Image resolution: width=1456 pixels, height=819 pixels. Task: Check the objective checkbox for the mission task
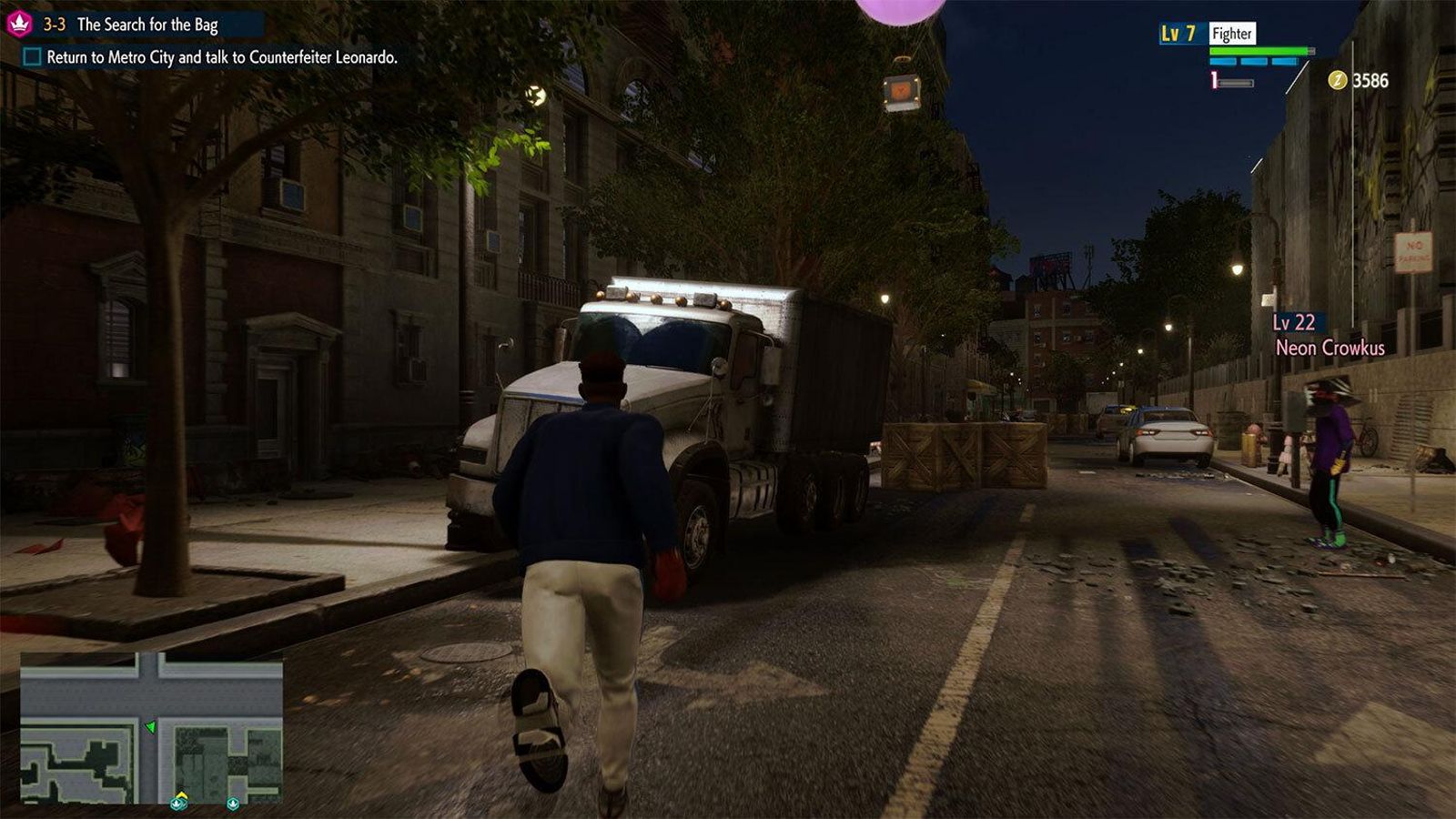(30, 56)
